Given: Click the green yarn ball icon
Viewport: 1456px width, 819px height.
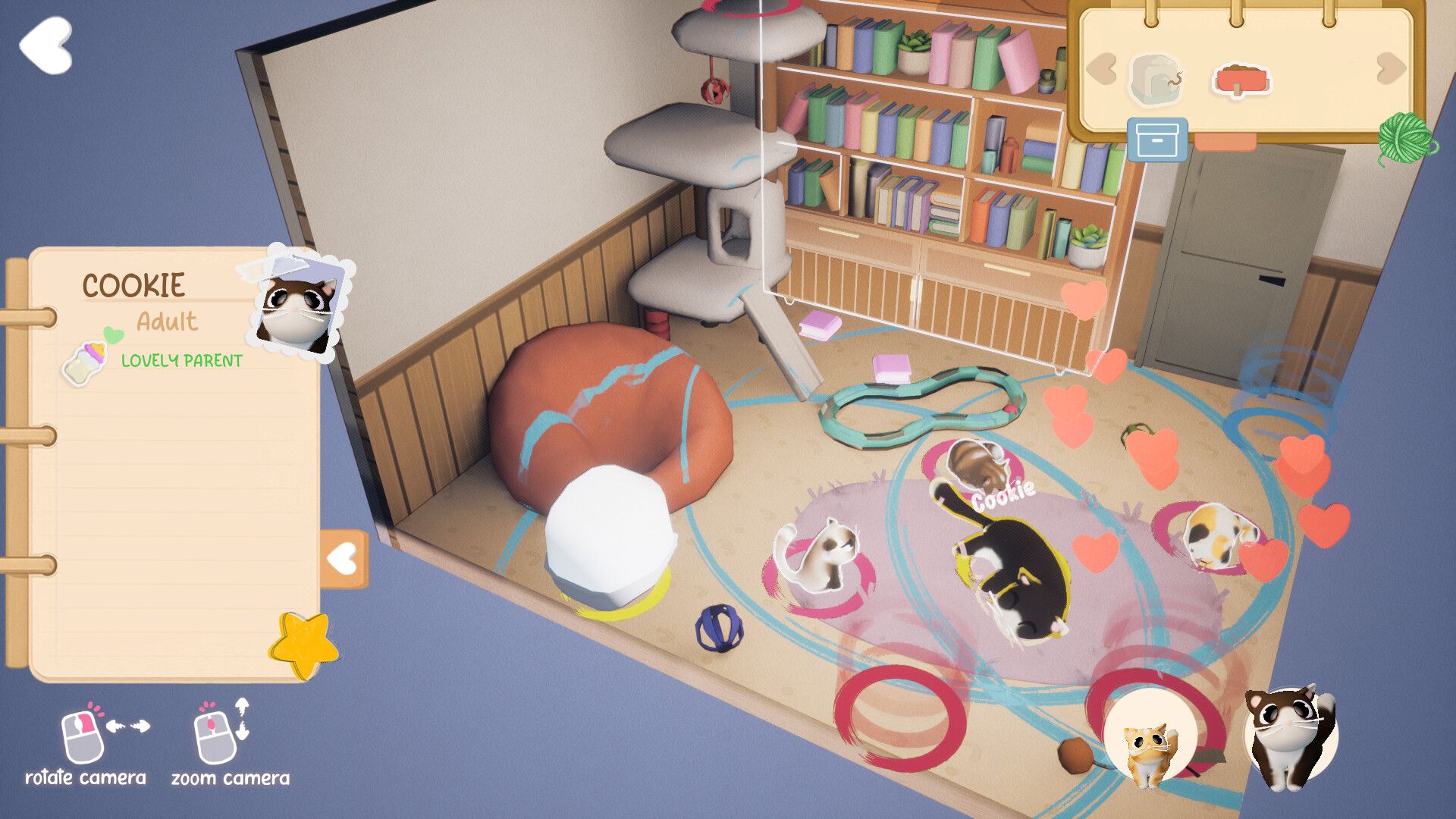Looking at the screenshot, I should pyautogui.click(x=1406, y=137).
